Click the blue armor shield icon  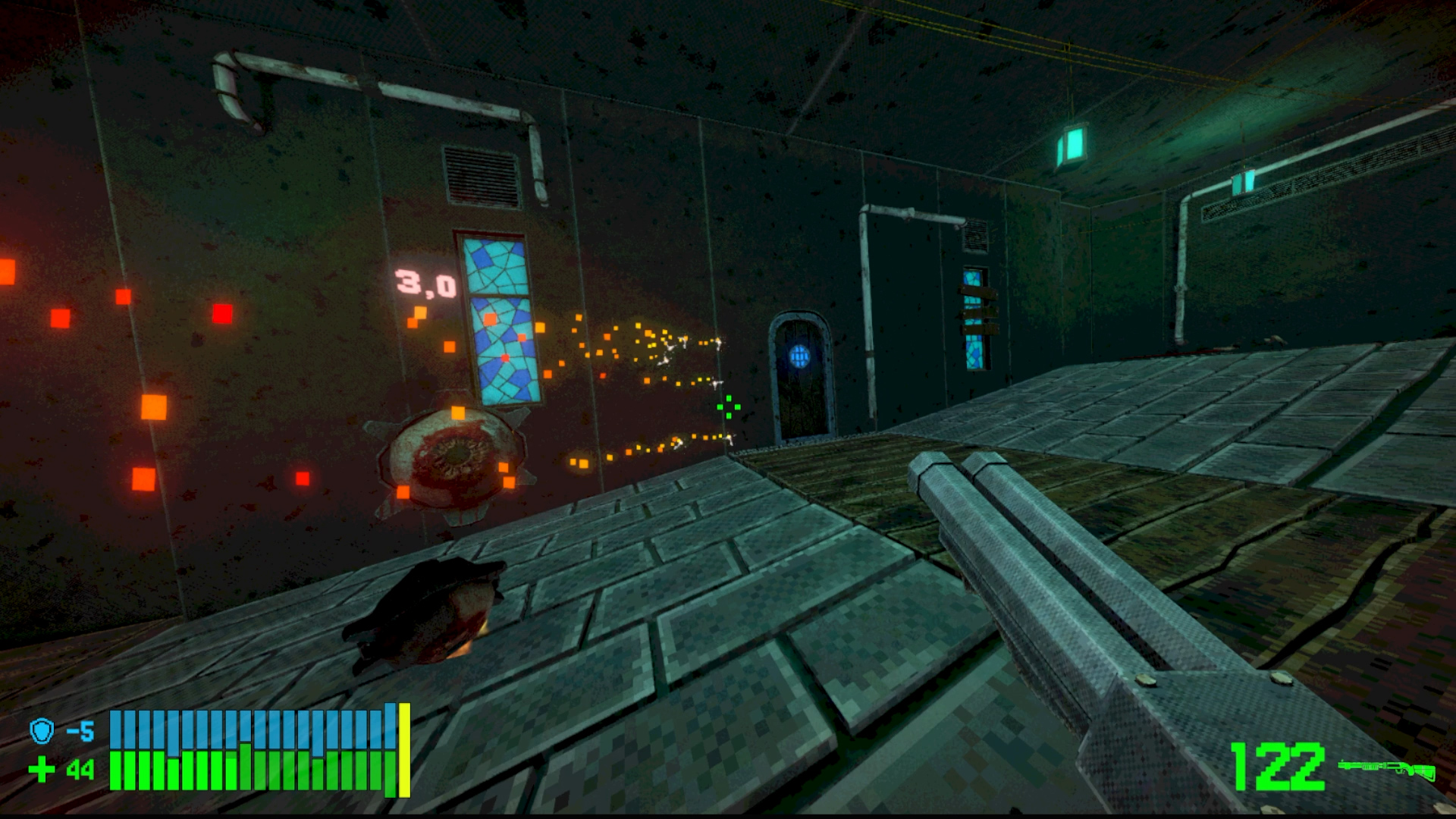coord(42,731)
